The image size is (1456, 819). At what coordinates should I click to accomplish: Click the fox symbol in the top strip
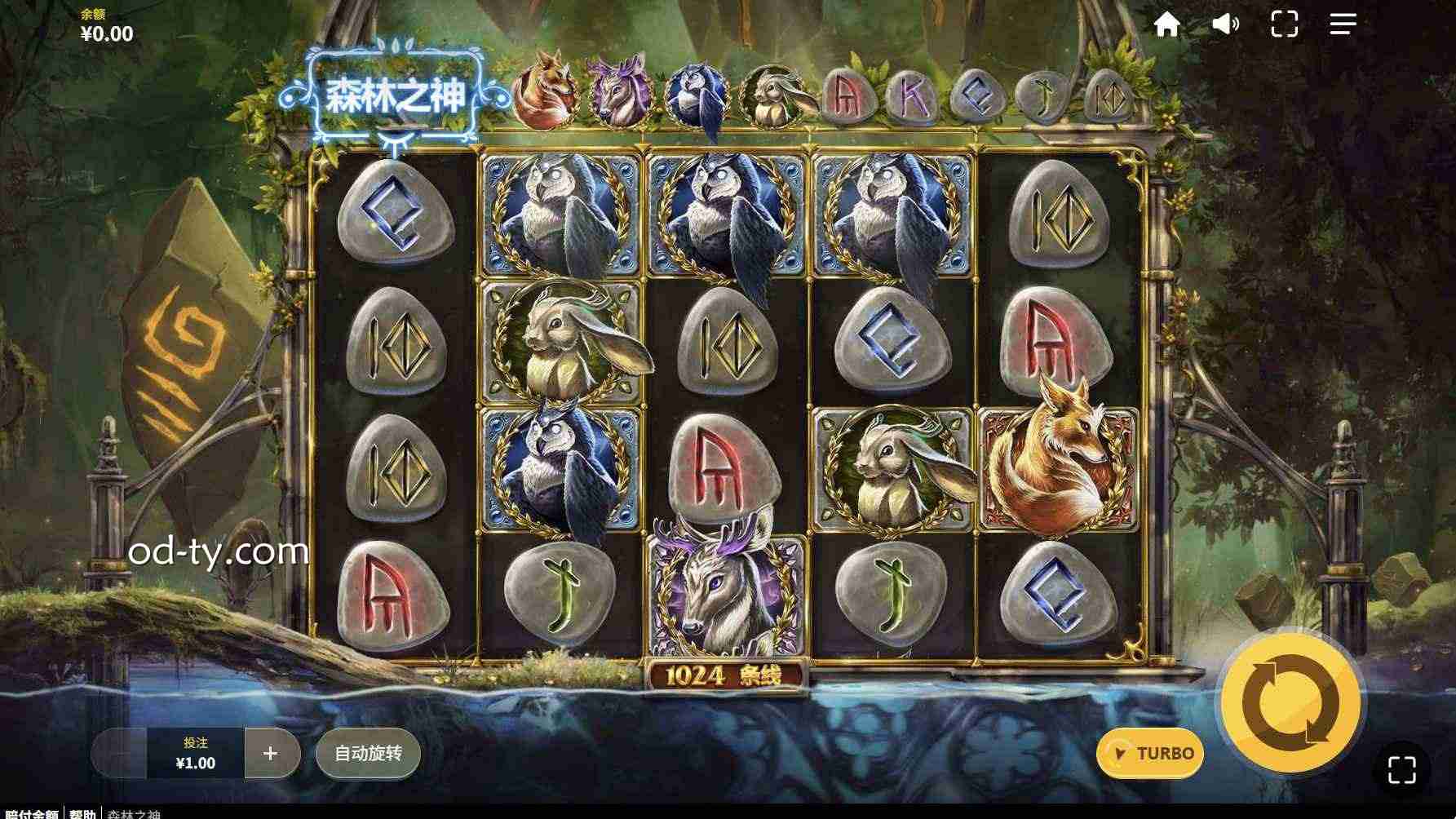(545, 92)
